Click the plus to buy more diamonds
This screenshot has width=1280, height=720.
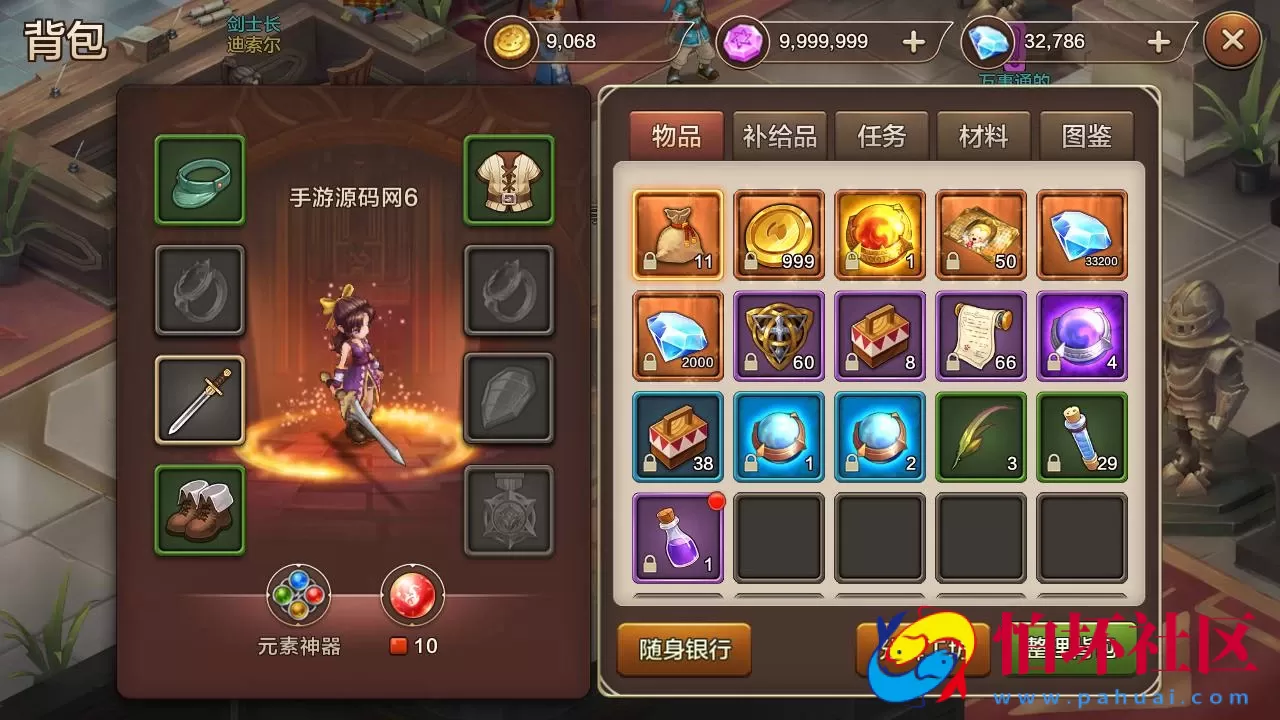[1157, 41]
